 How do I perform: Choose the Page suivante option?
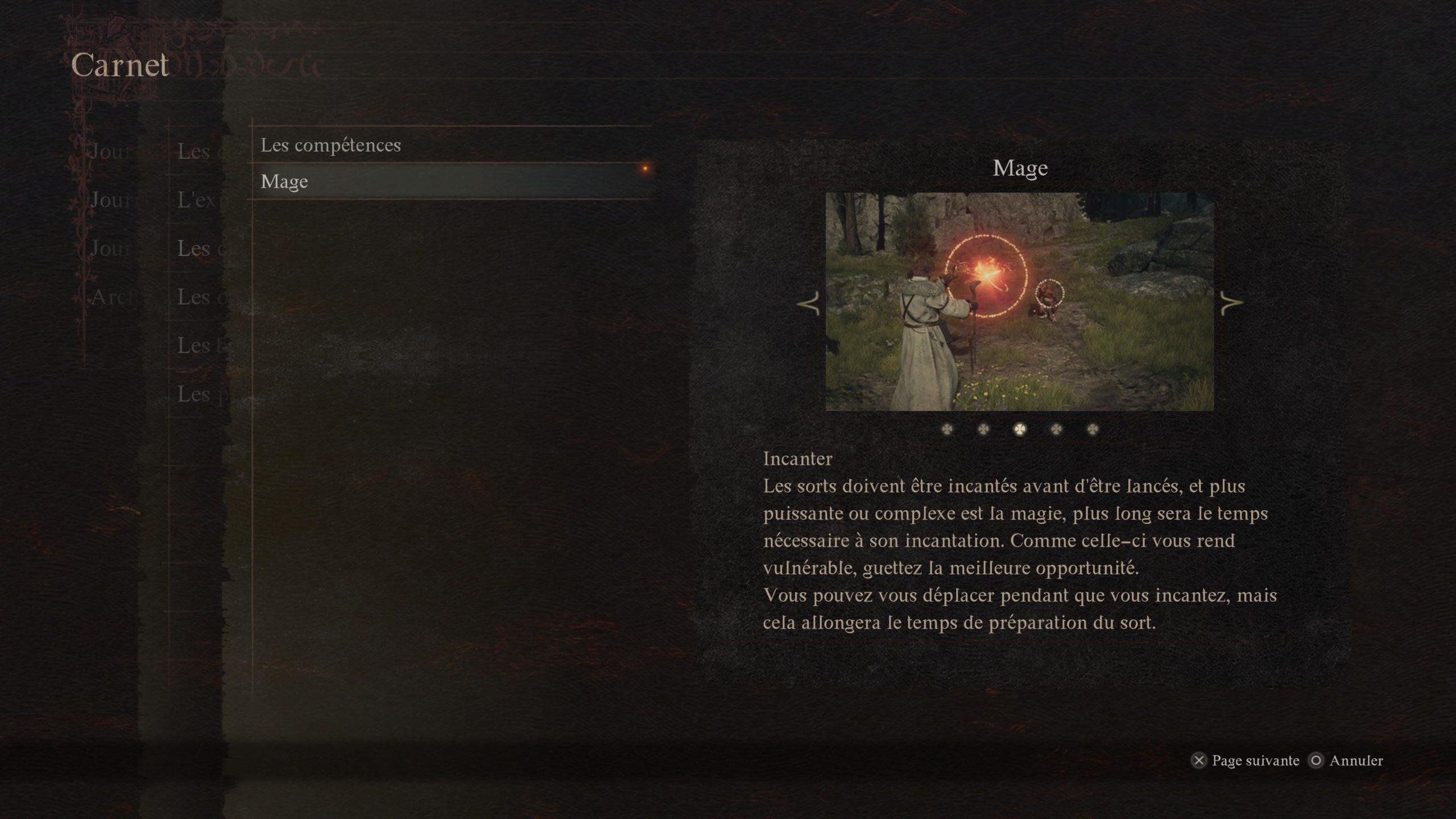pos(1245,760)
